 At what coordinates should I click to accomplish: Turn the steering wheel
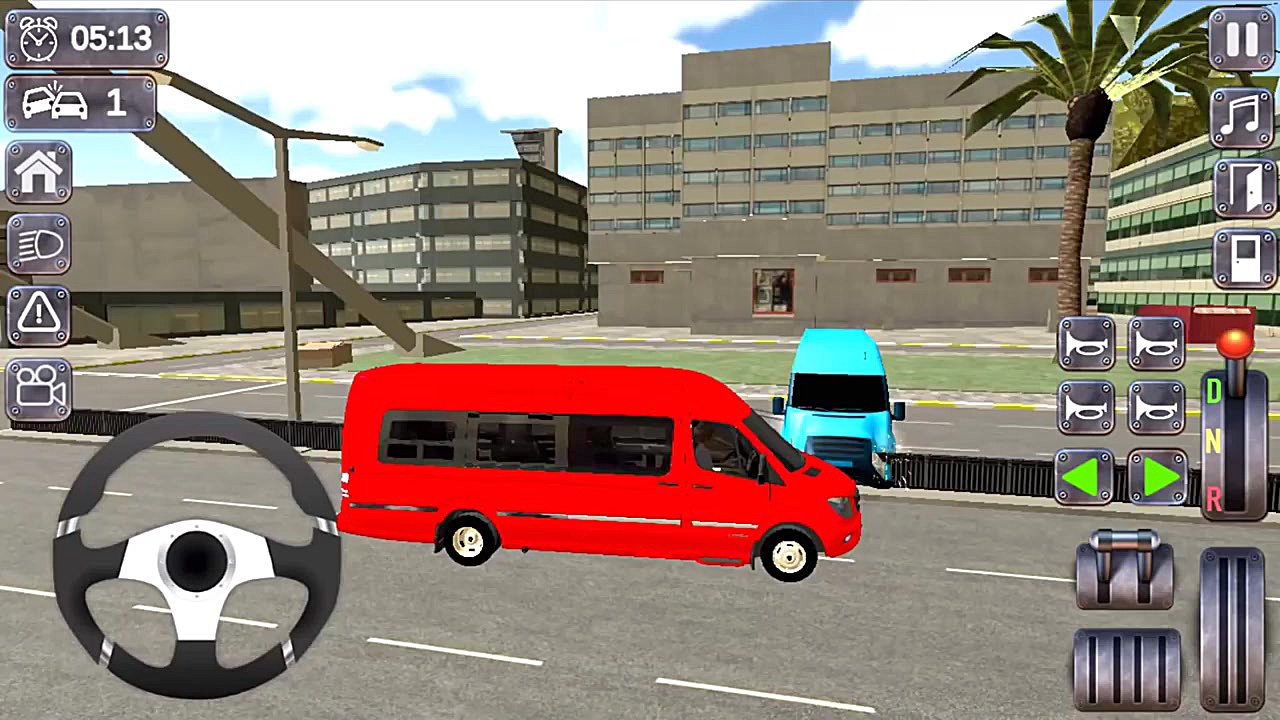click(x=195, y=560)
